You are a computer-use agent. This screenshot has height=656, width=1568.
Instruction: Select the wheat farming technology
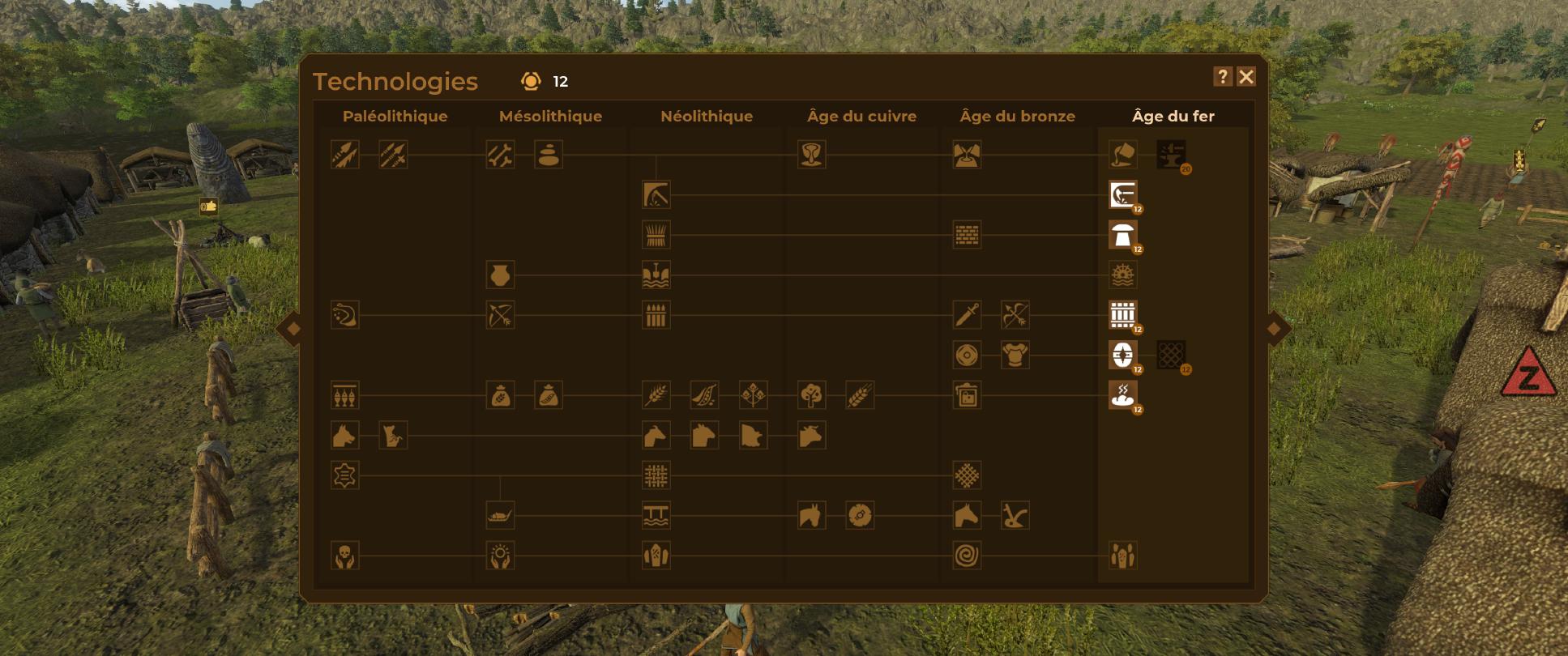pyautogui.click(x=656, y=395)
